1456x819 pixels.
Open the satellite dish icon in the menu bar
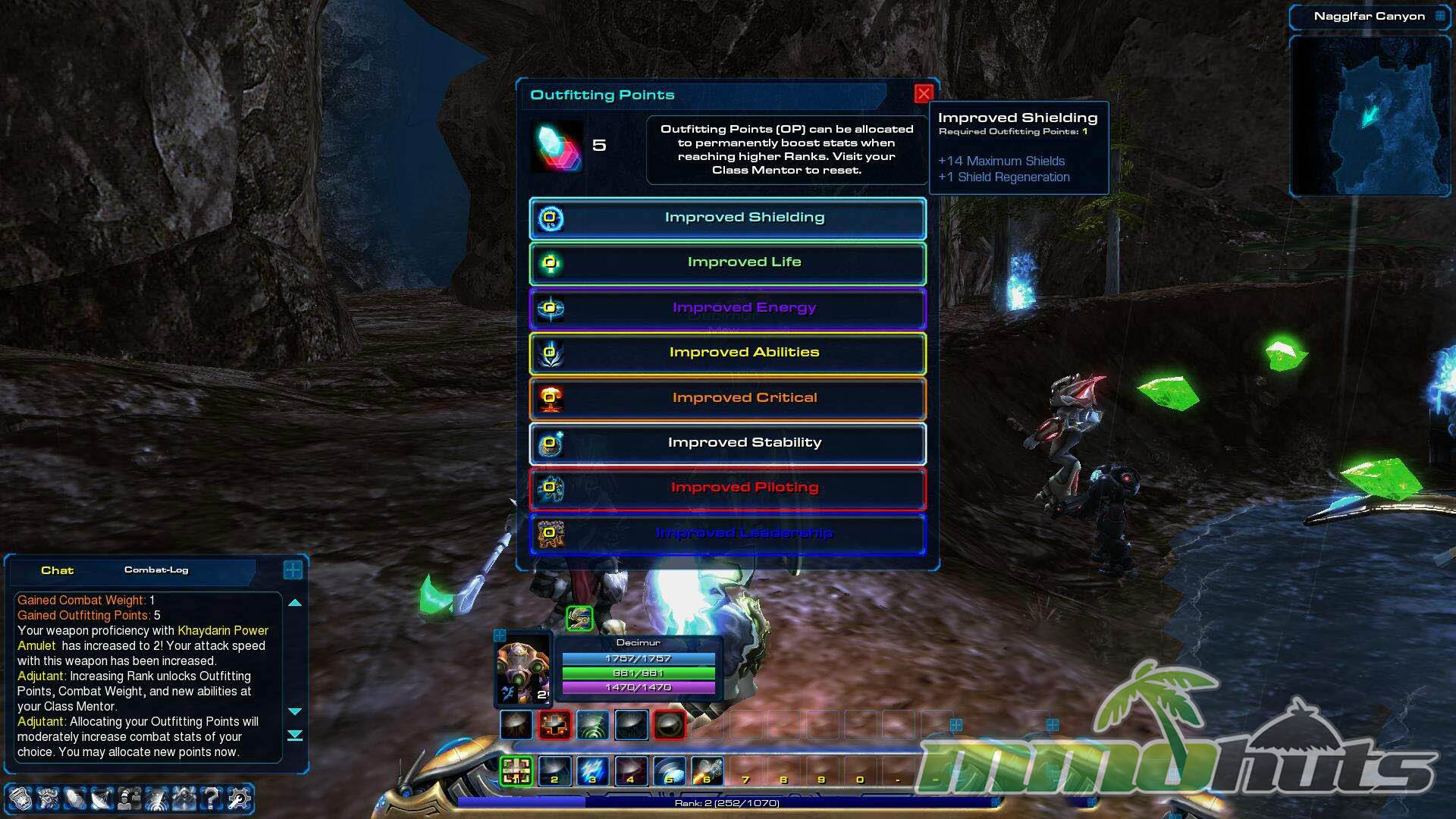pos(102,798)
